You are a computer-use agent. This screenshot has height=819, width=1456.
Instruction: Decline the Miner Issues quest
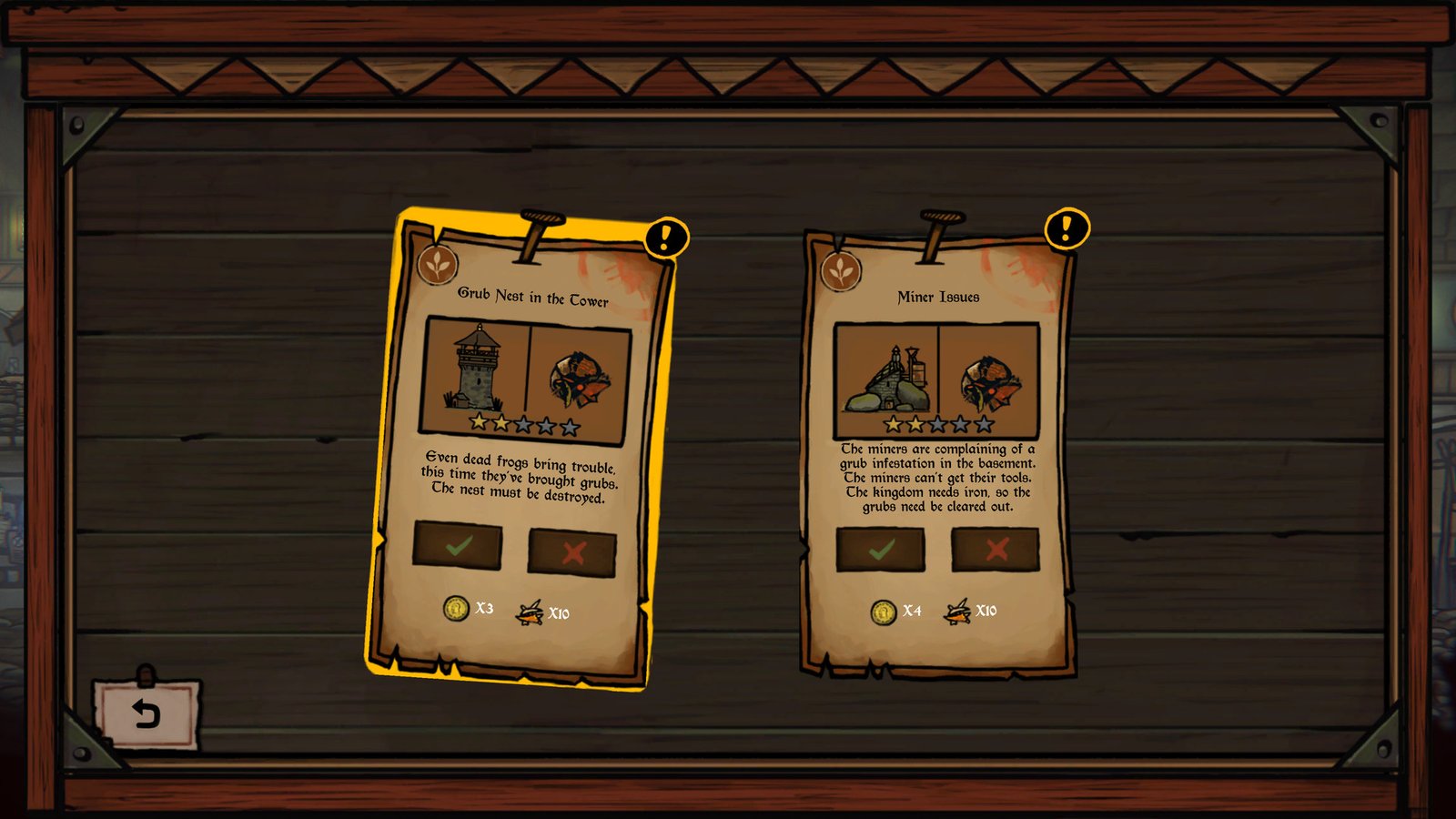coord(995,551)
